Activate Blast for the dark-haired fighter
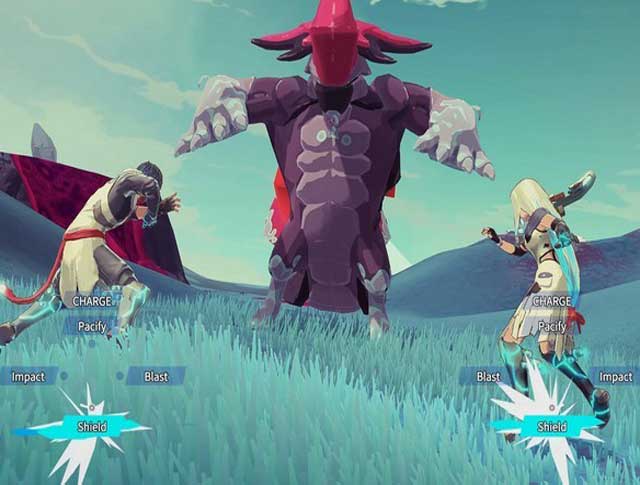 (156, 377)
